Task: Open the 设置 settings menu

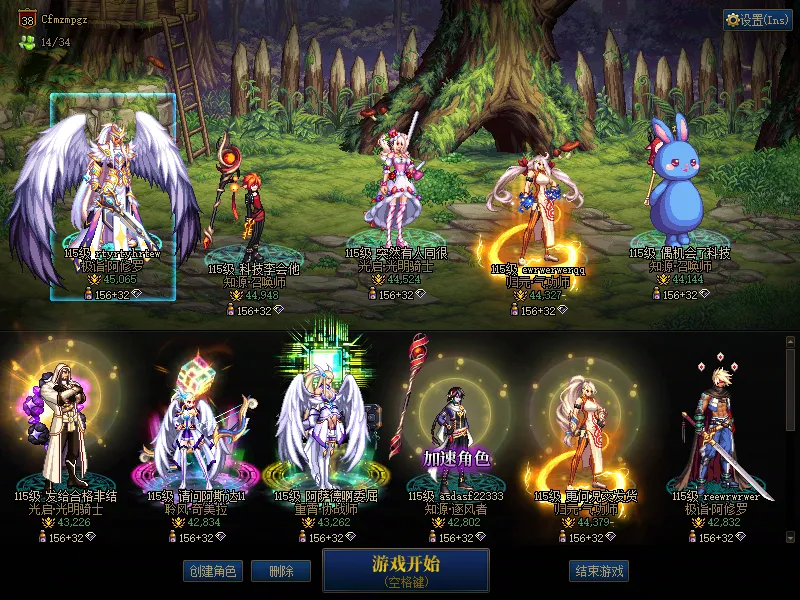Action: pos(757,20)
